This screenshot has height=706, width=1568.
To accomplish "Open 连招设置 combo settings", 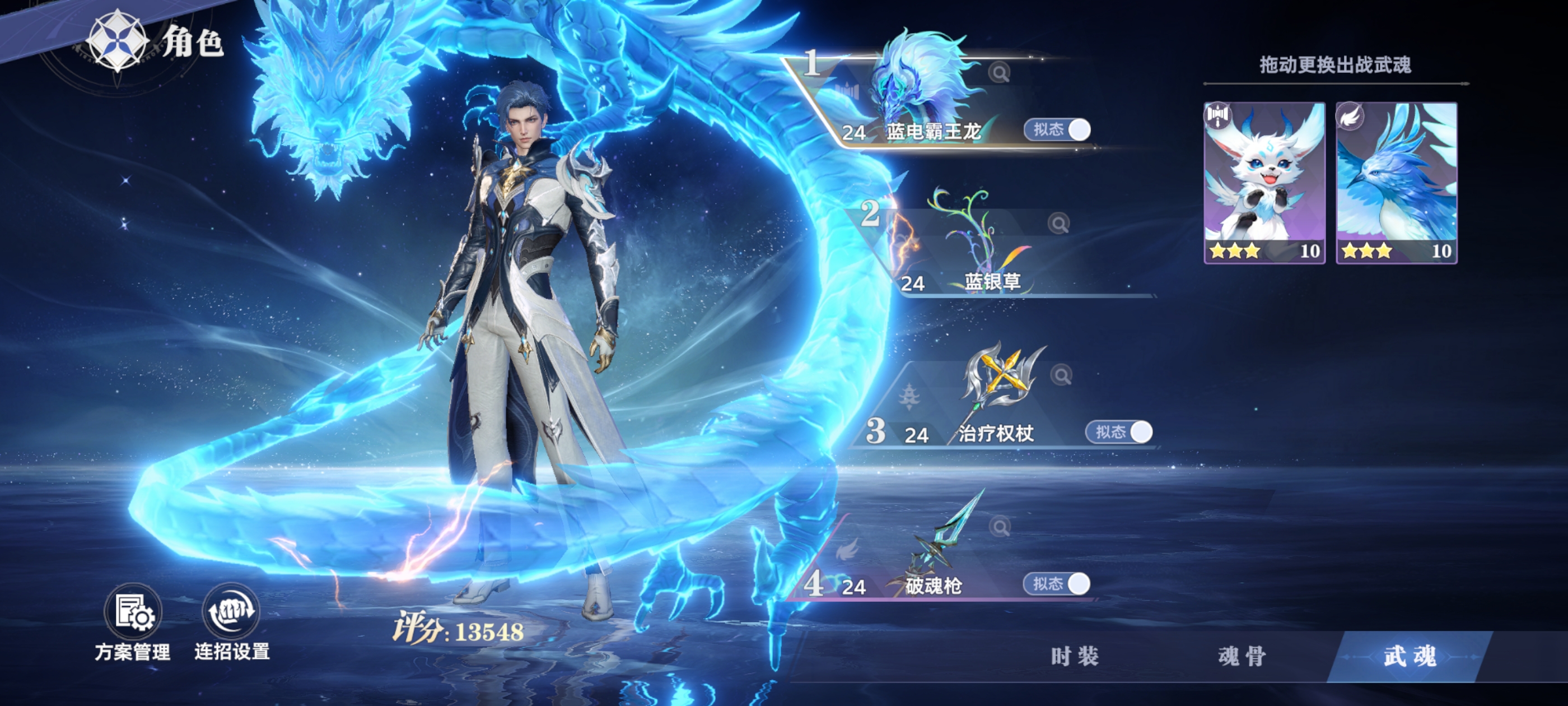I will (231, 623).
